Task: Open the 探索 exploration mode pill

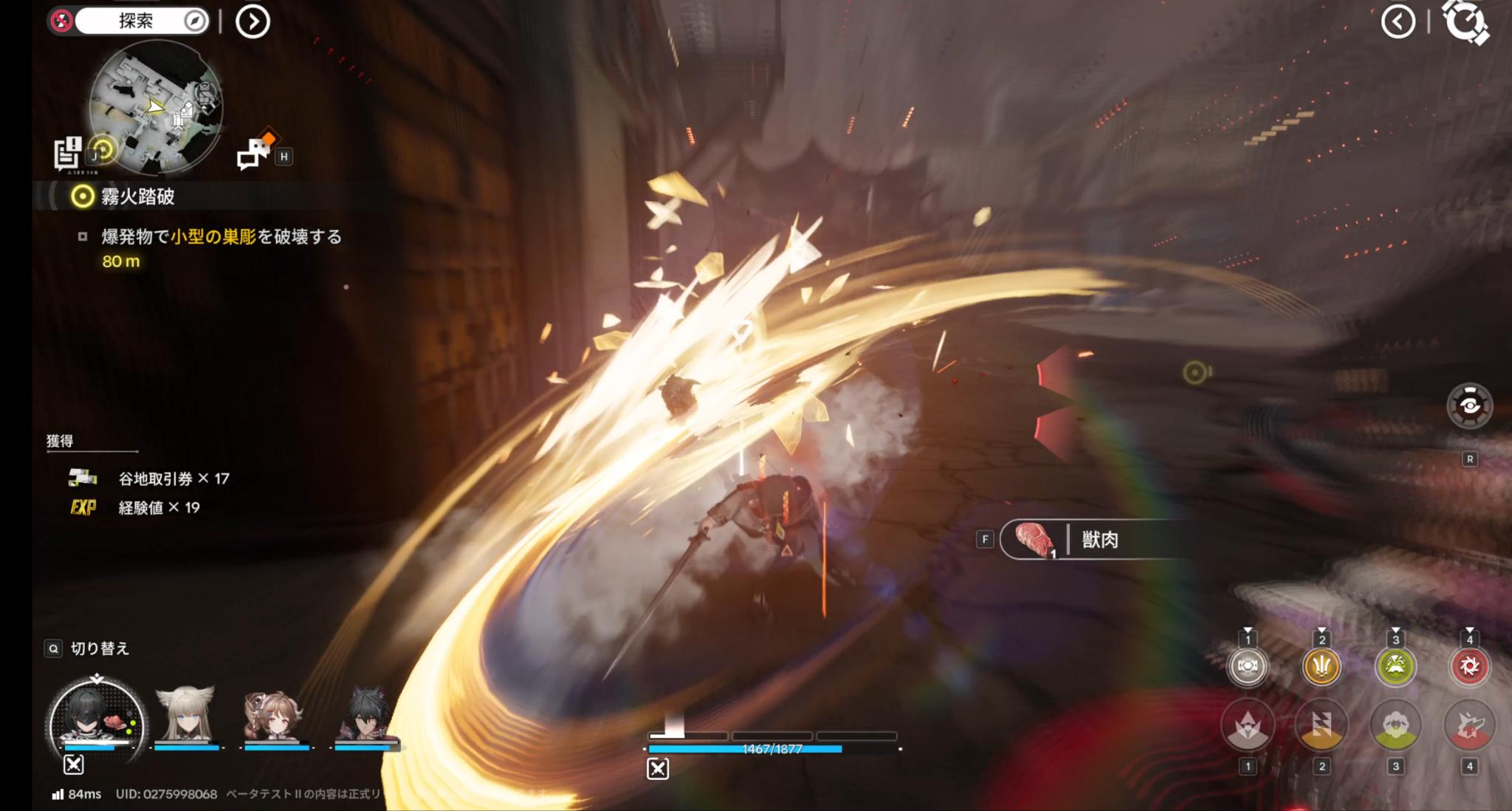Action: pos(140,21)
